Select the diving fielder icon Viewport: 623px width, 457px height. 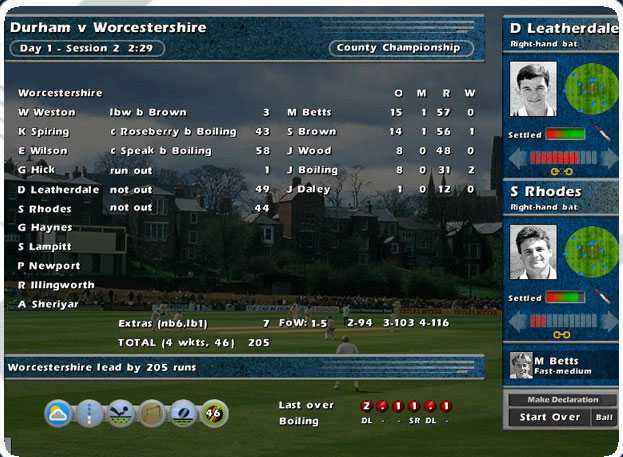121,412
